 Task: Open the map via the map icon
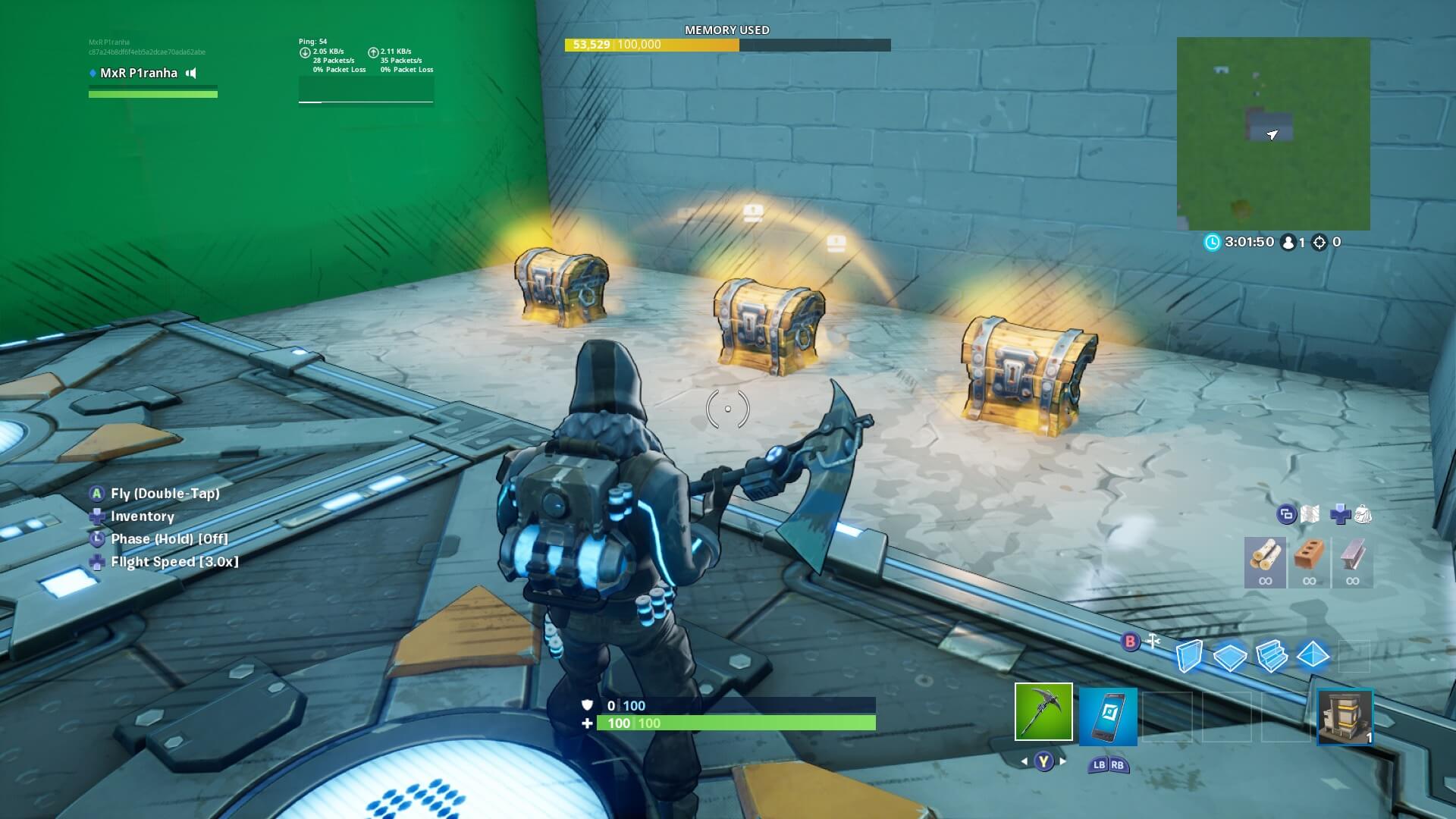(x=1310, y=514)
